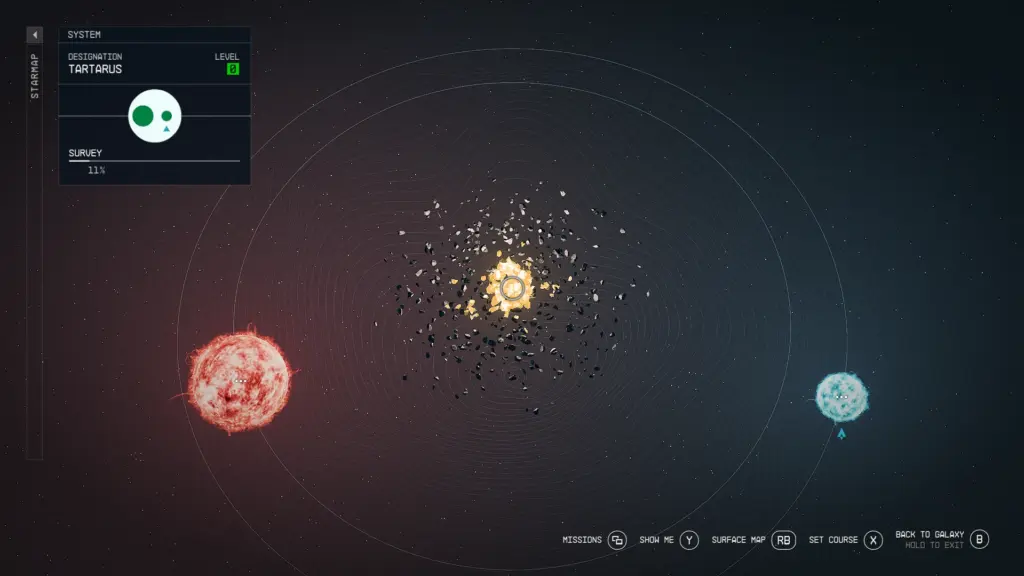Select the glowing body inside the asteroid field

(x=512, y=288)
